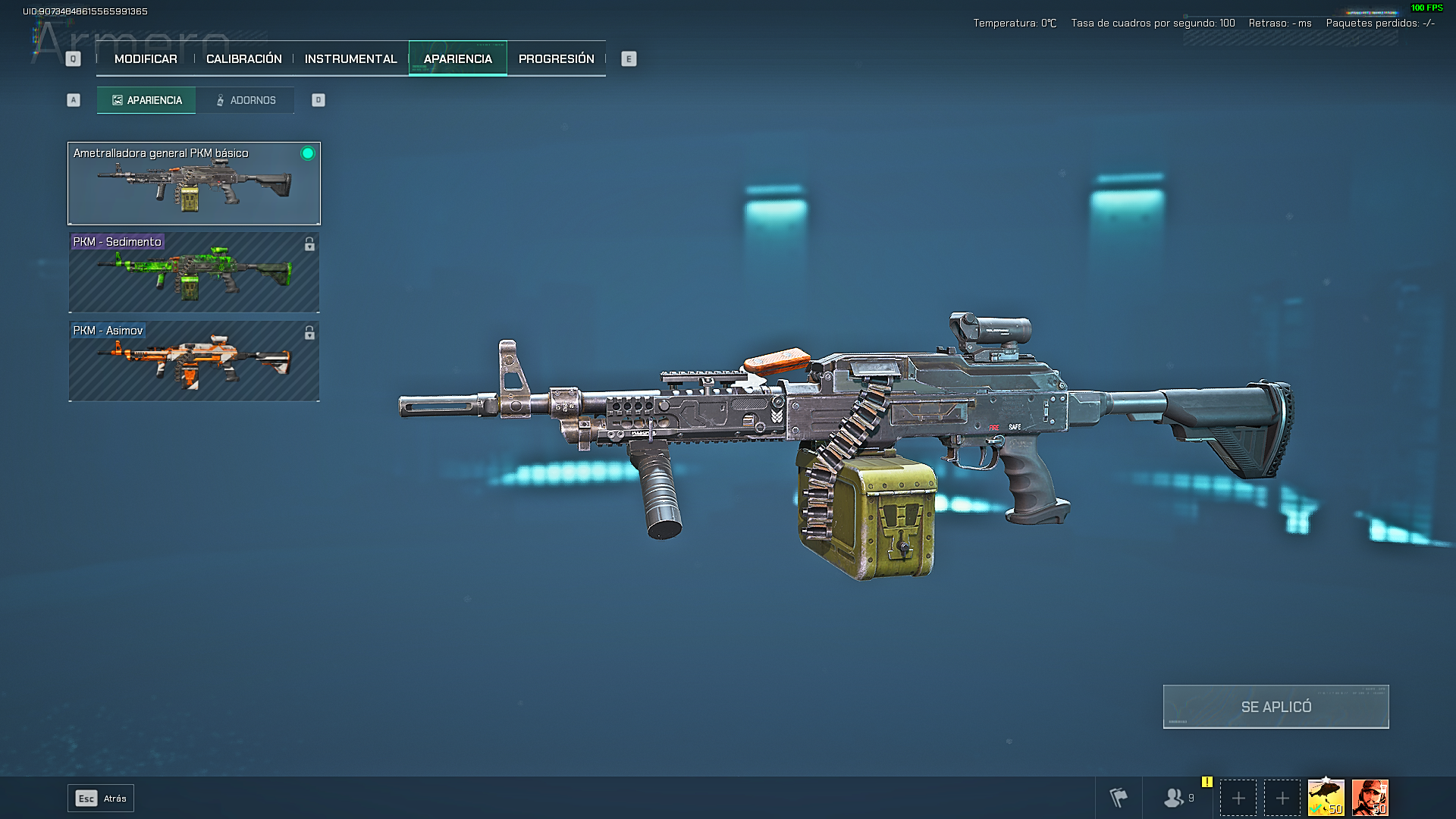Viewport: 1456px width, 819px height.
Task: Click the dog-tag icon on the ADORNOS sub-tab
Action: [220, 99]
